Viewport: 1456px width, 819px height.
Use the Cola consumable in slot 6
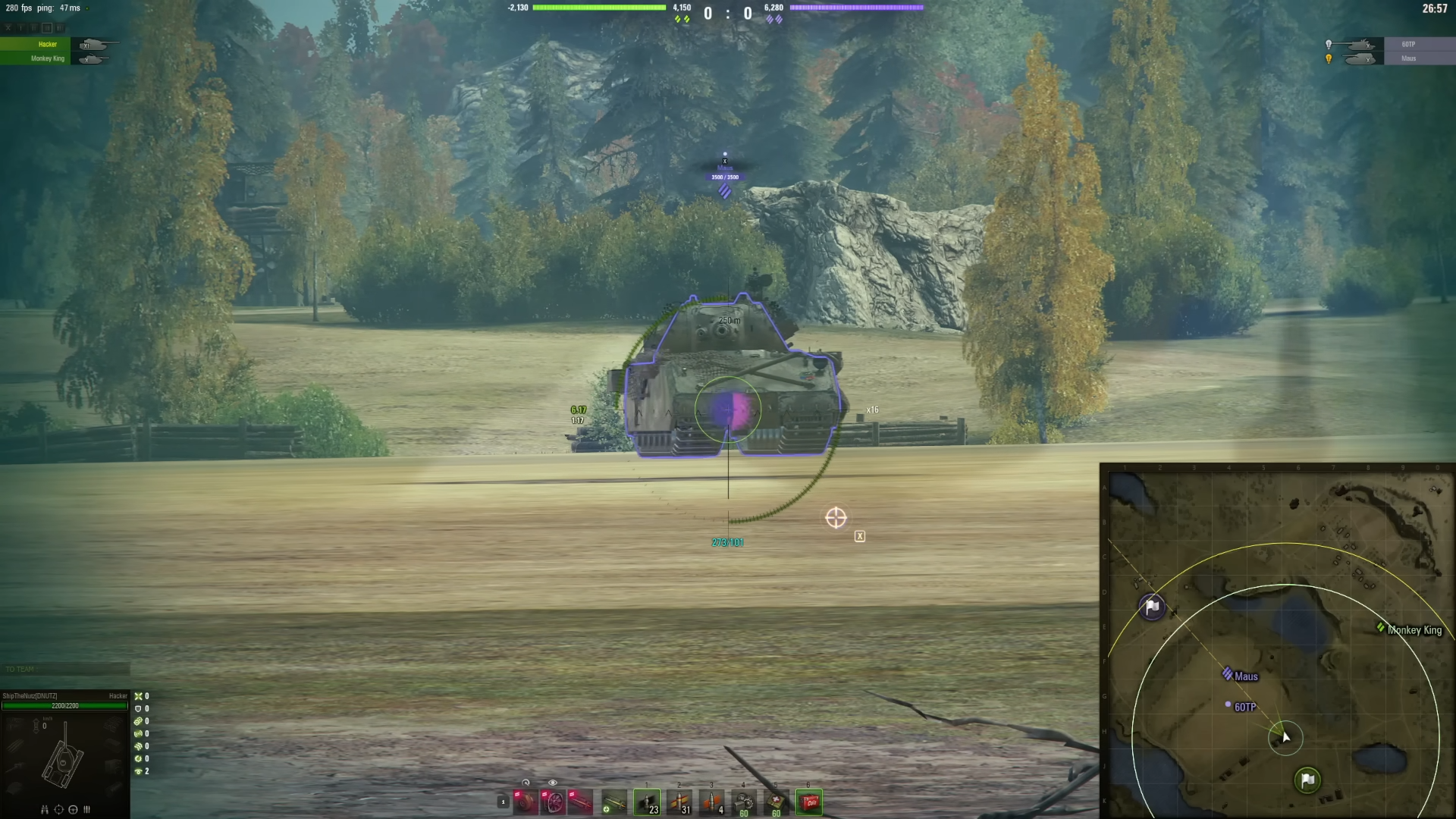pyautogui.click(x=808, y=802)
